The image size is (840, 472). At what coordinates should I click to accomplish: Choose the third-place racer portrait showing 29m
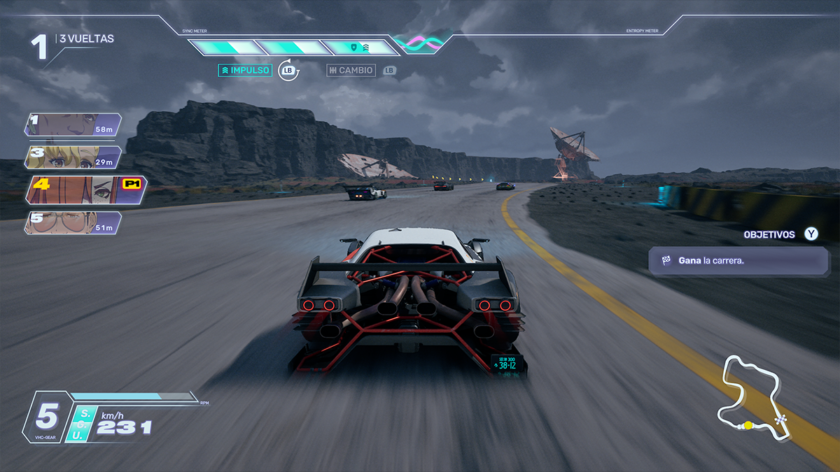click(x=73, y=157)
